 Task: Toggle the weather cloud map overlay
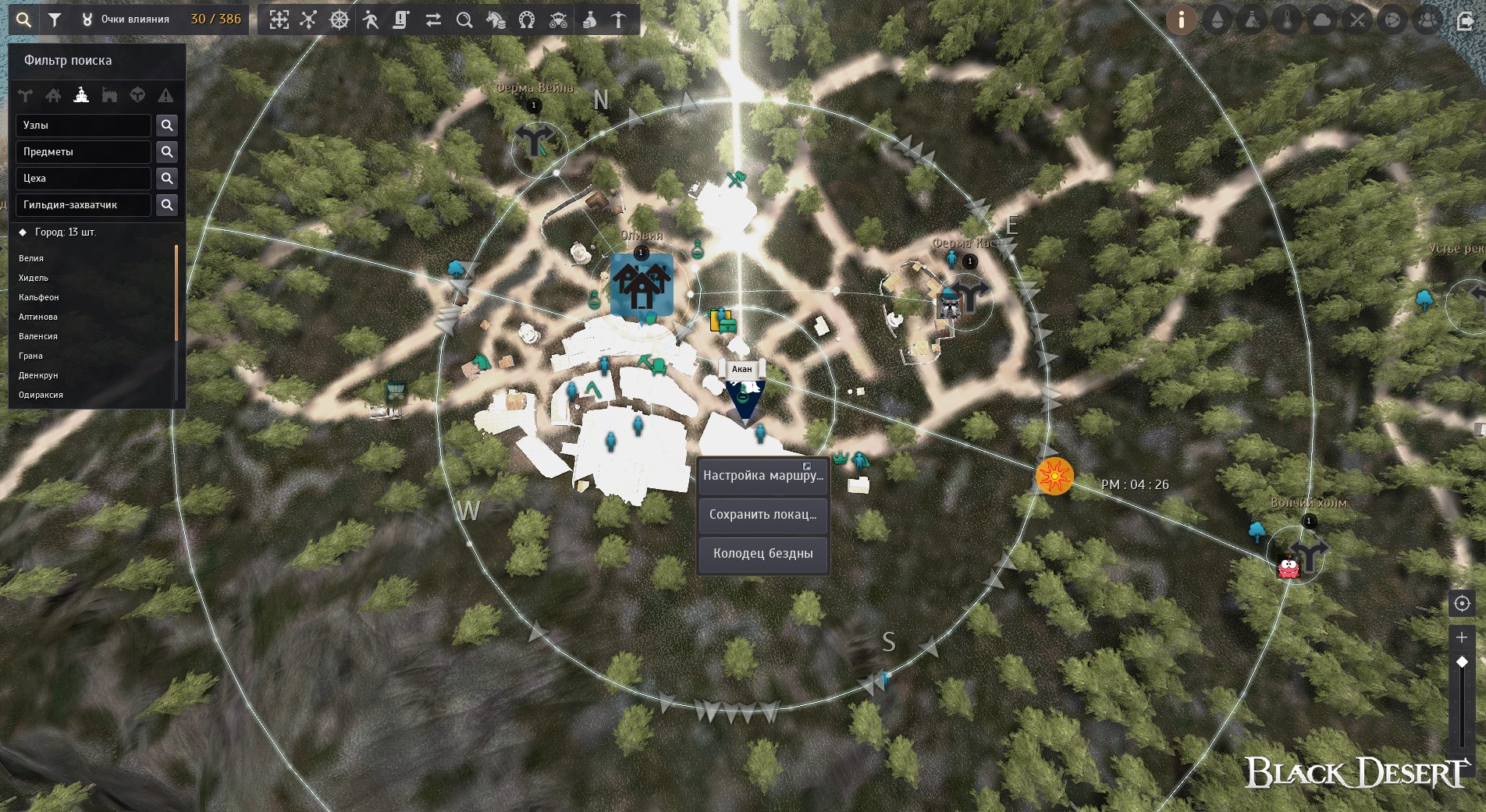(1322, 20)
